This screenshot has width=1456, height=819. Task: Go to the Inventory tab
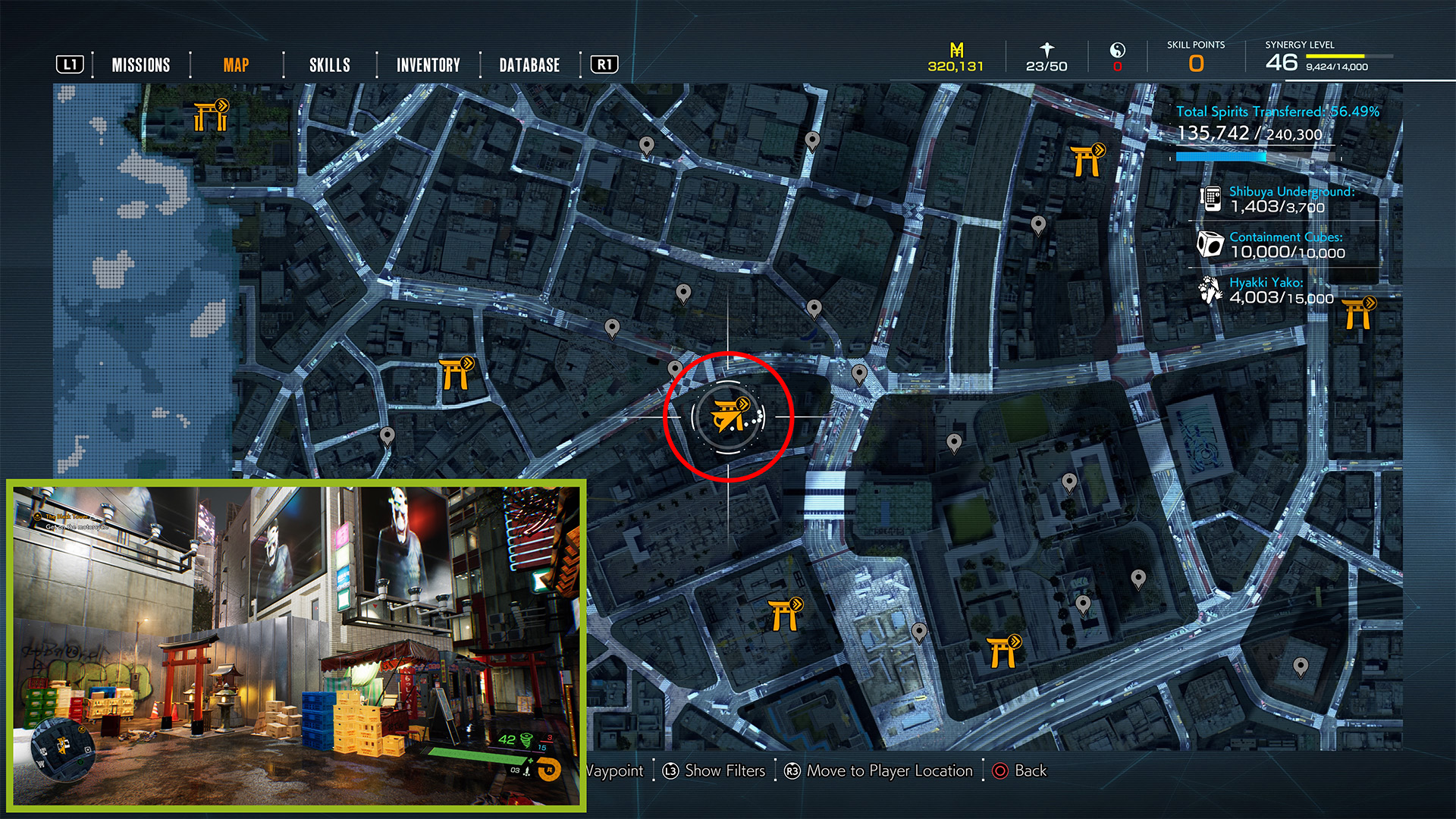[428, 65]
